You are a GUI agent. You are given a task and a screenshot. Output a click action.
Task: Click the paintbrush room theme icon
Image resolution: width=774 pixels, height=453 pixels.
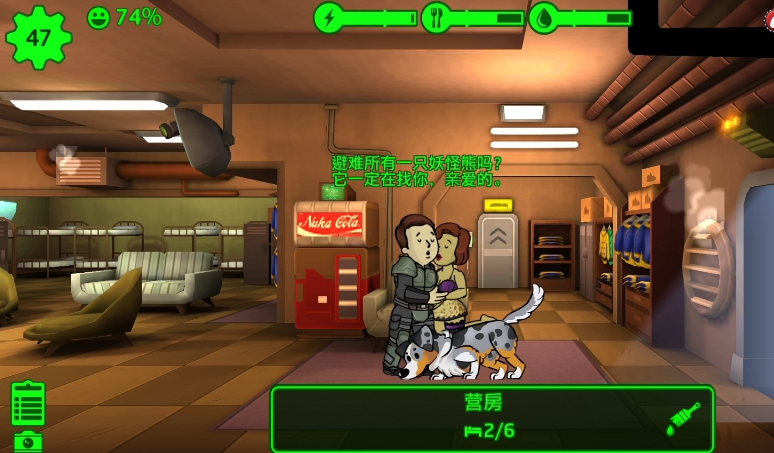click(683, 418)
